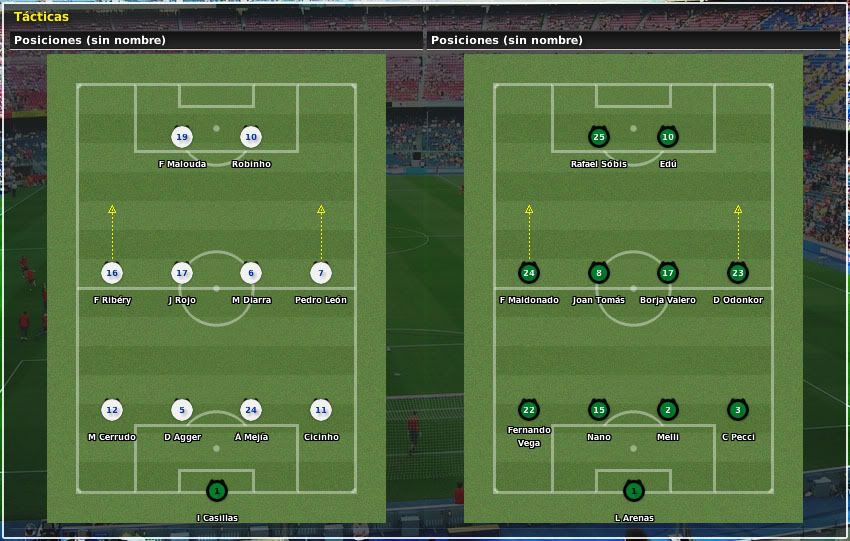Select C Pecci number 3 token
This screenshot has height=541, width=850.
pyautogui.click(x=738, y=410)
